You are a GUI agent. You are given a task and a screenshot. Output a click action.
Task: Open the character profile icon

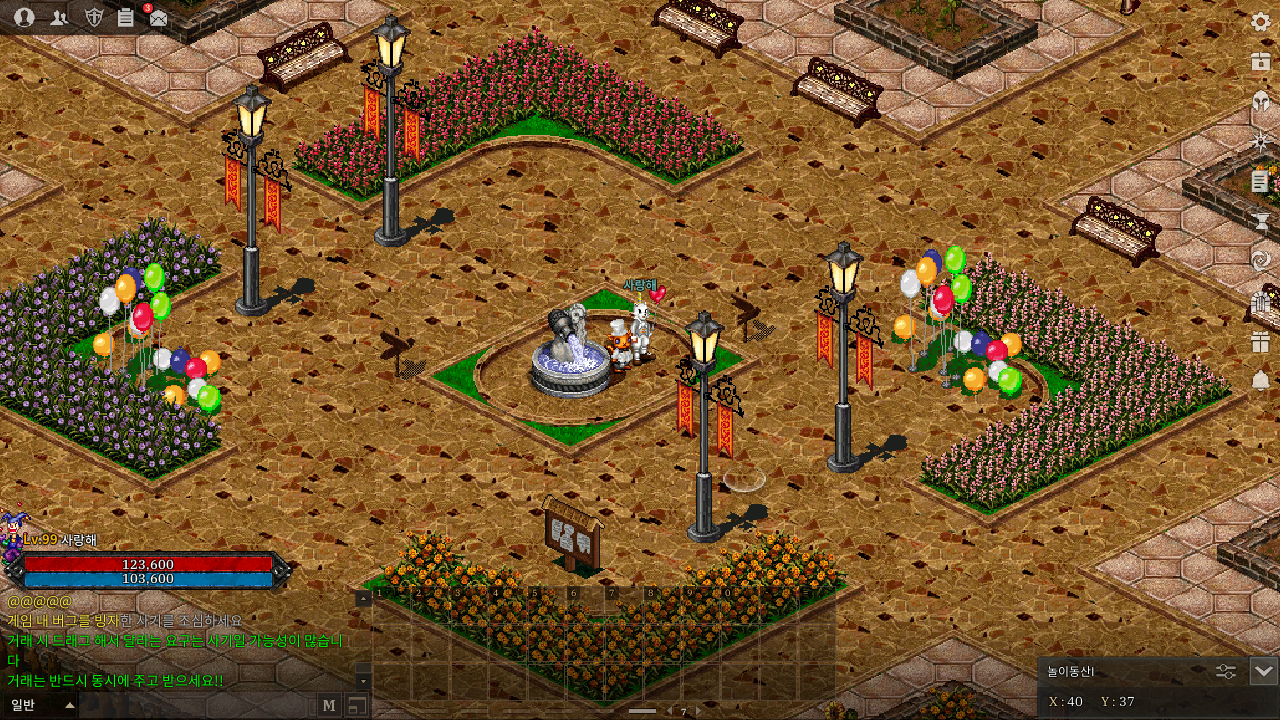click(25, 17)
